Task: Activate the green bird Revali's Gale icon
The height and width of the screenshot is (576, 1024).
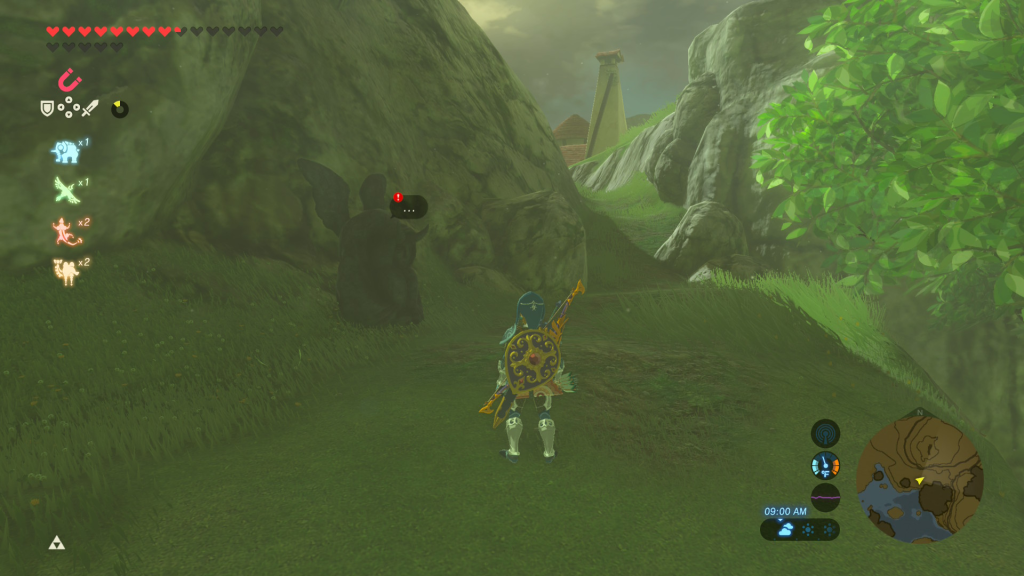Action: click(65, 190)
